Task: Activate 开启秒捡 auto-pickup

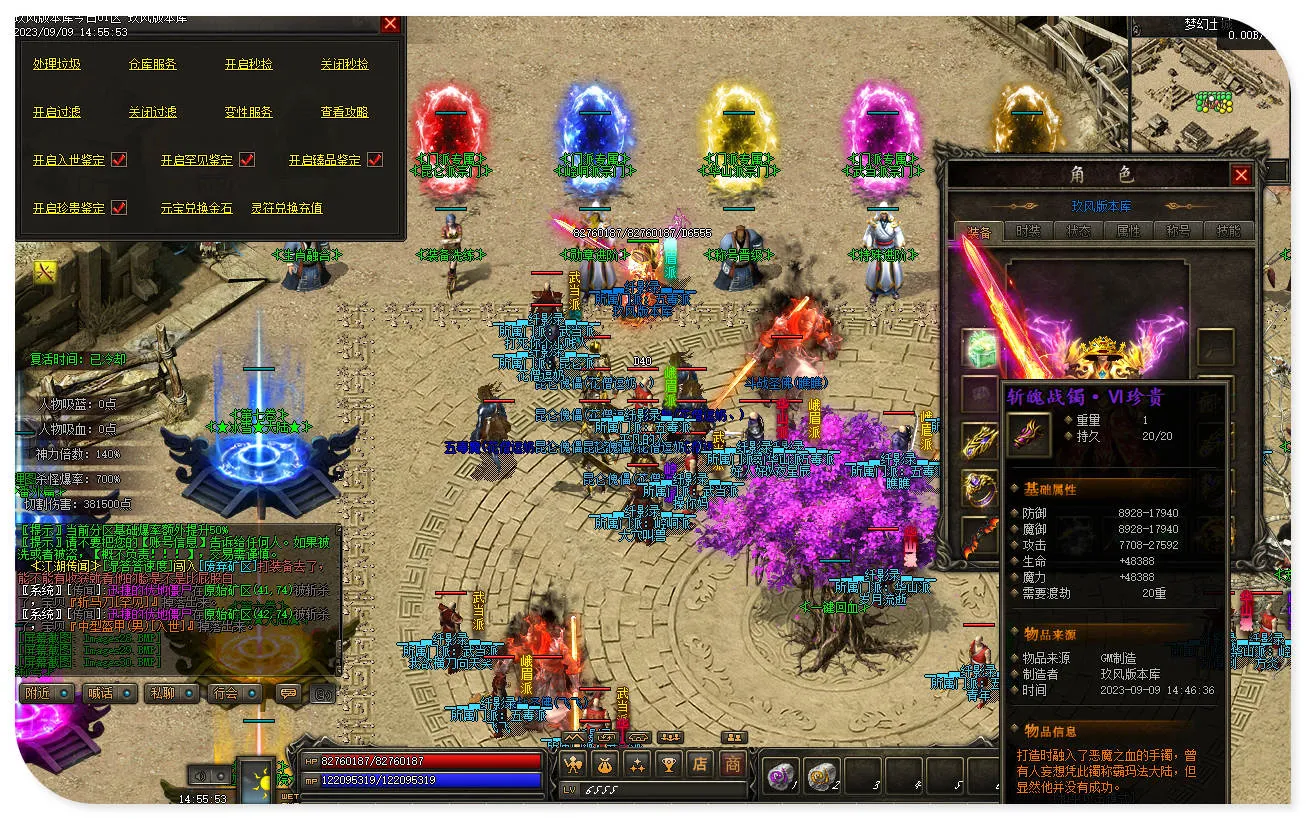Action: tap(249, 64)
